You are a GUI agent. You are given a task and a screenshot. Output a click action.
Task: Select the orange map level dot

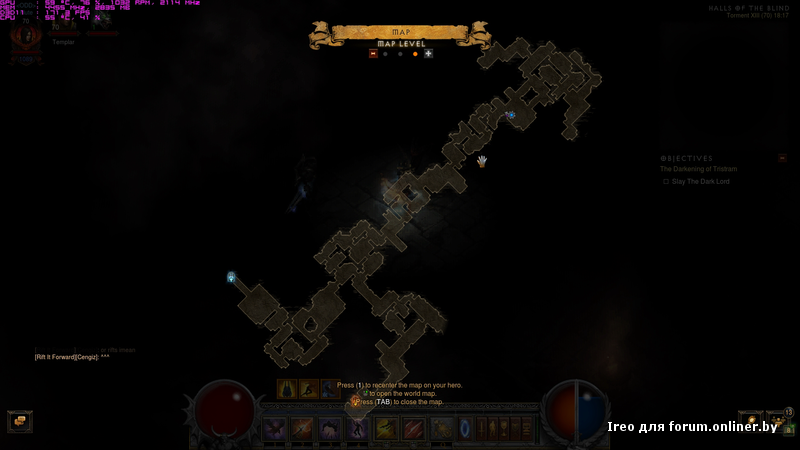pyautogui.click(x=415, y=53)
